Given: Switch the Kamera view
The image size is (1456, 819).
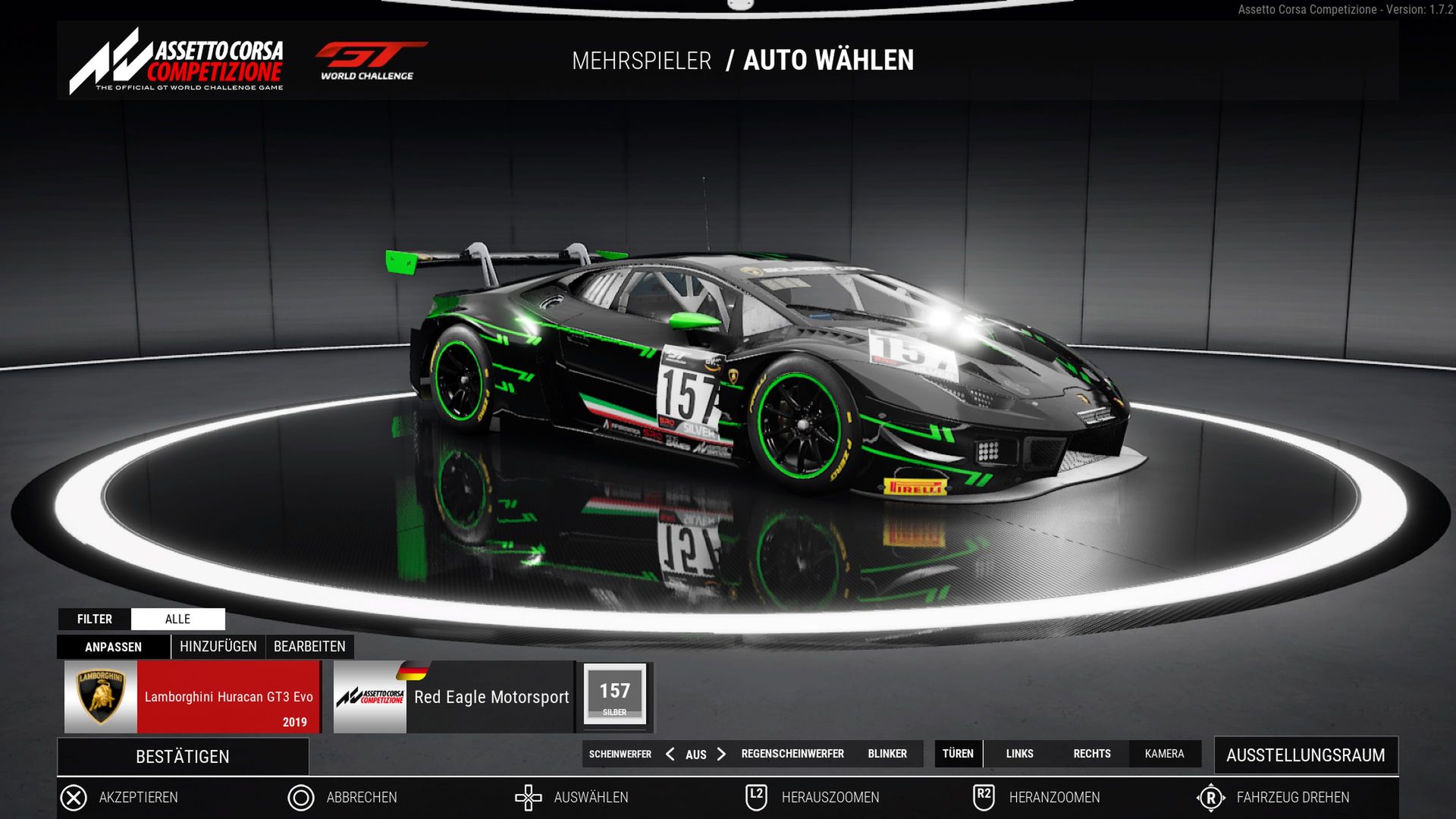Looking at the screenshot, I should click(1164, 754).
